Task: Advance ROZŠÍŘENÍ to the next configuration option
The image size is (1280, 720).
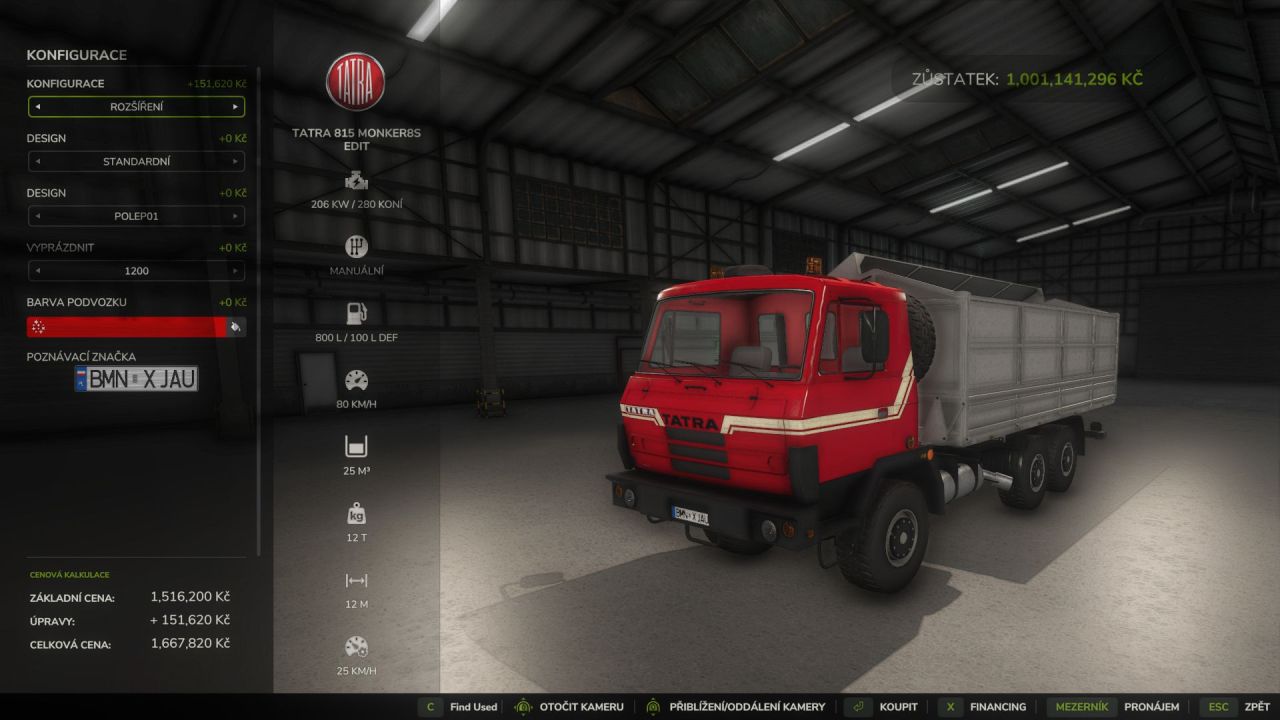Action: pos(237,106)
